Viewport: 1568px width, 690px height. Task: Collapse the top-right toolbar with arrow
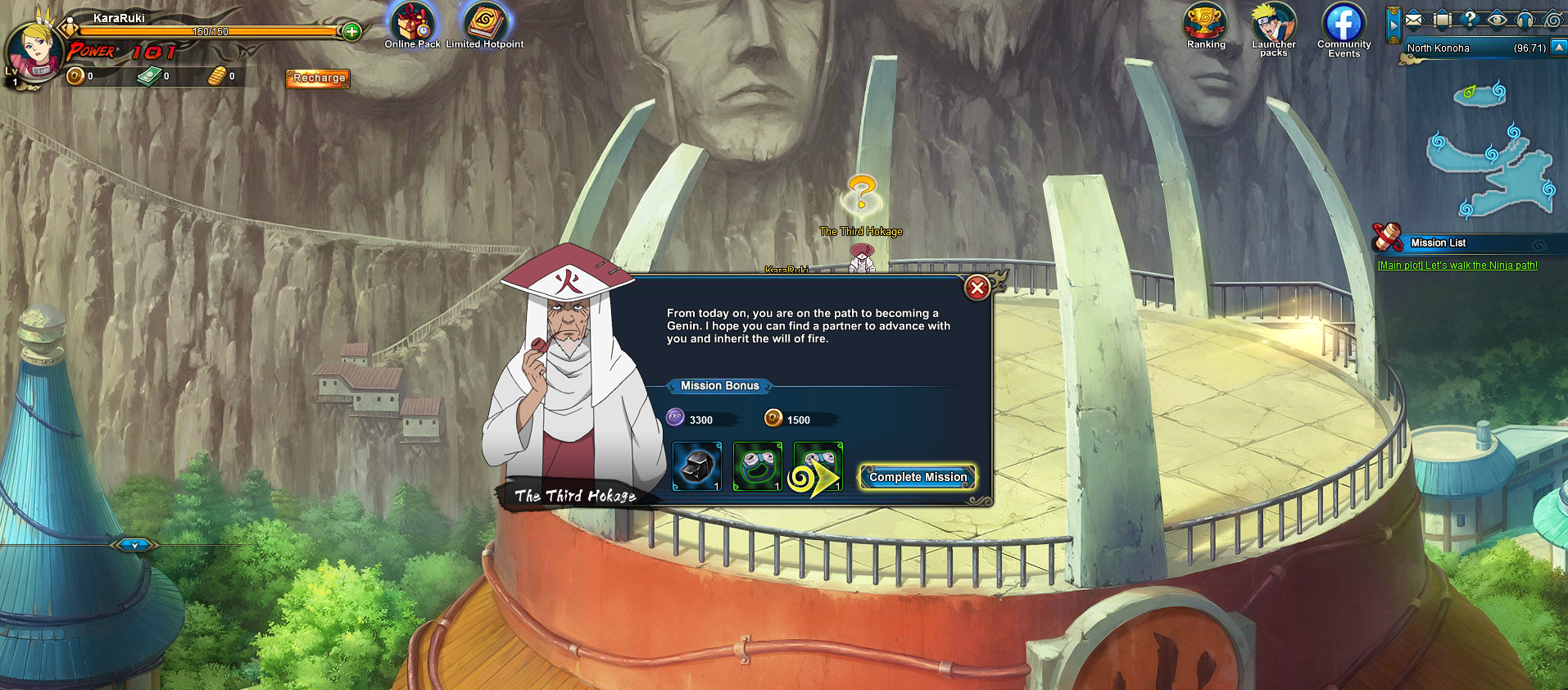tap(1394, 25)
